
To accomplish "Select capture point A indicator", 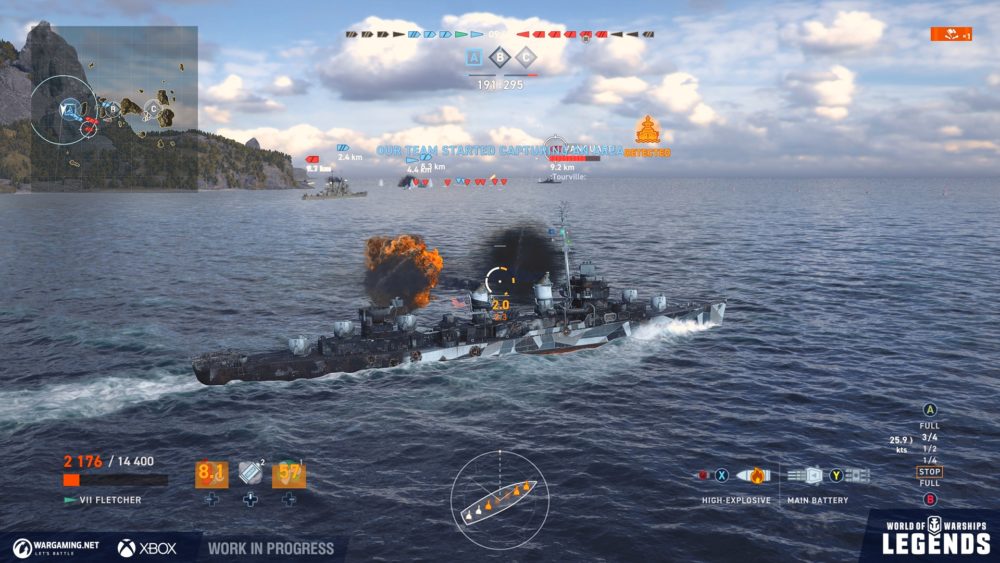I will click(475, 57).
